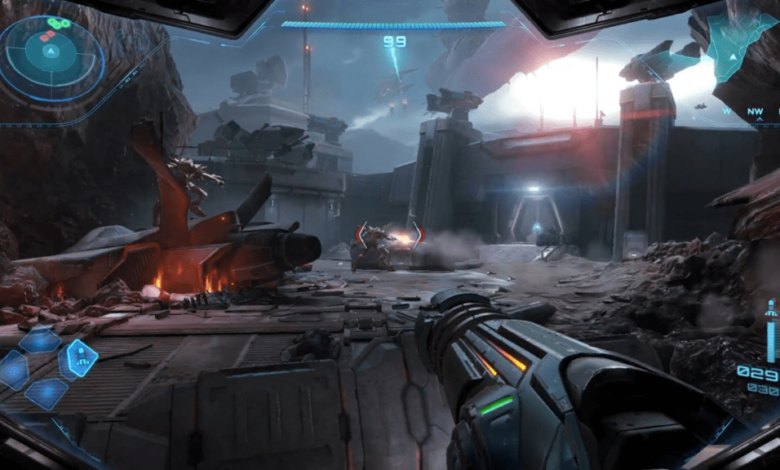Select the highlighted missile icon in ability selector
Screen dimensions: 780x470
point(80,355)
